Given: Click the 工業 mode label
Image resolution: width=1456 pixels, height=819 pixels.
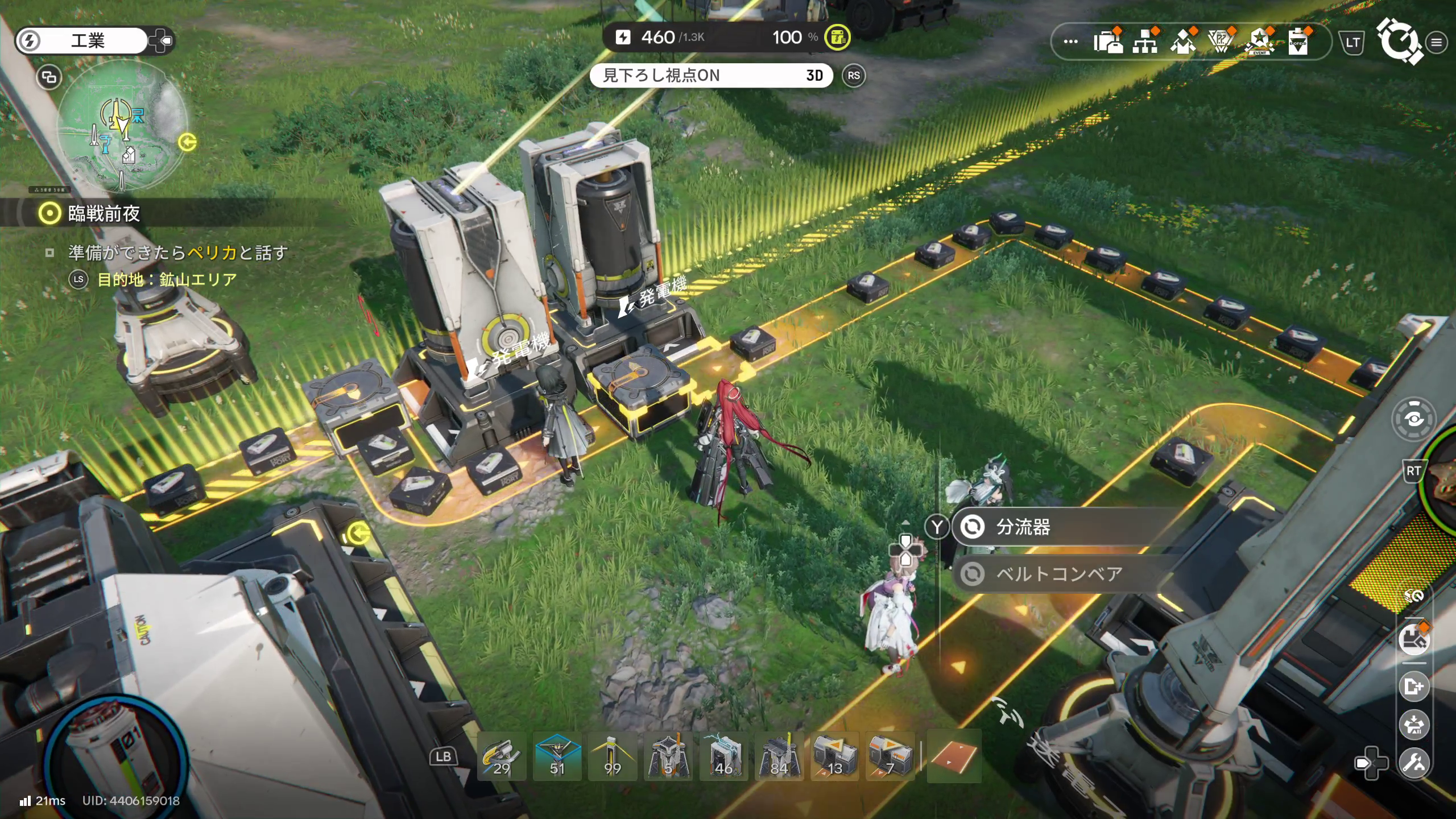Looking at the screenshot, I should [88, 41].
